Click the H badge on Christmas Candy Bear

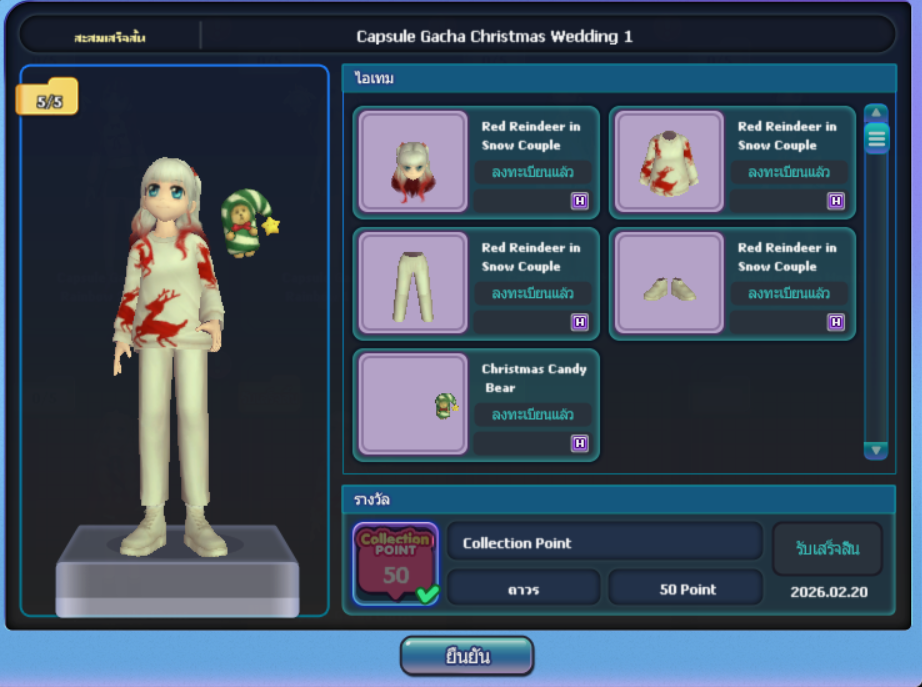[580, 443]
